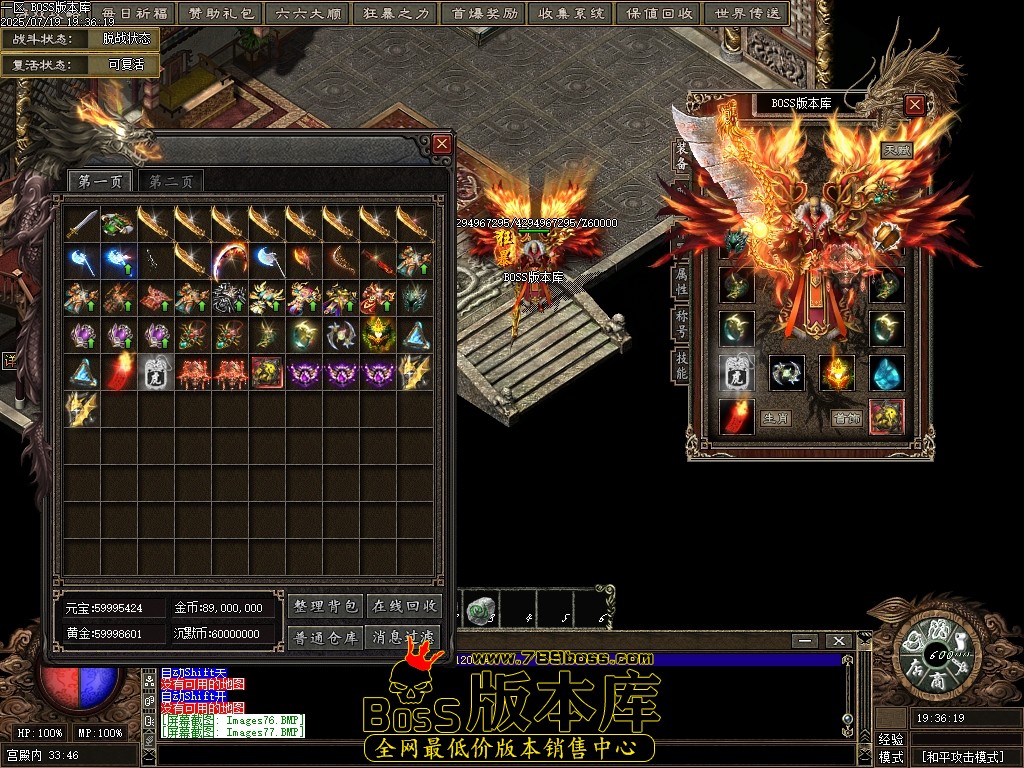Open the 普通仓库 storage warehouse
This screenshot has height=768, width=1024.
click(x=325, y=637)
